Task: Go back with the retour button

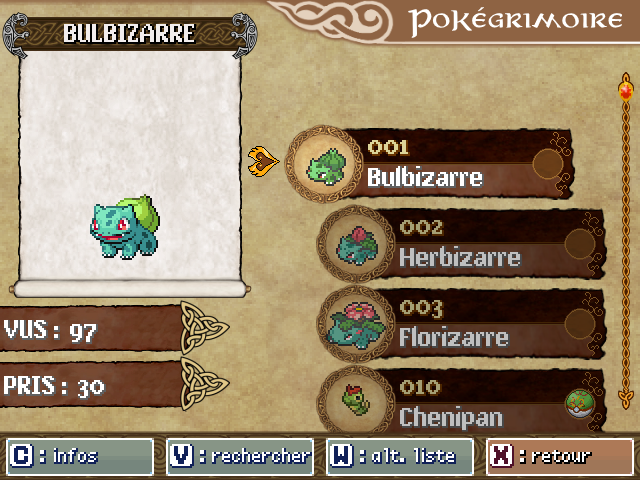Action: tap(559, 457)
